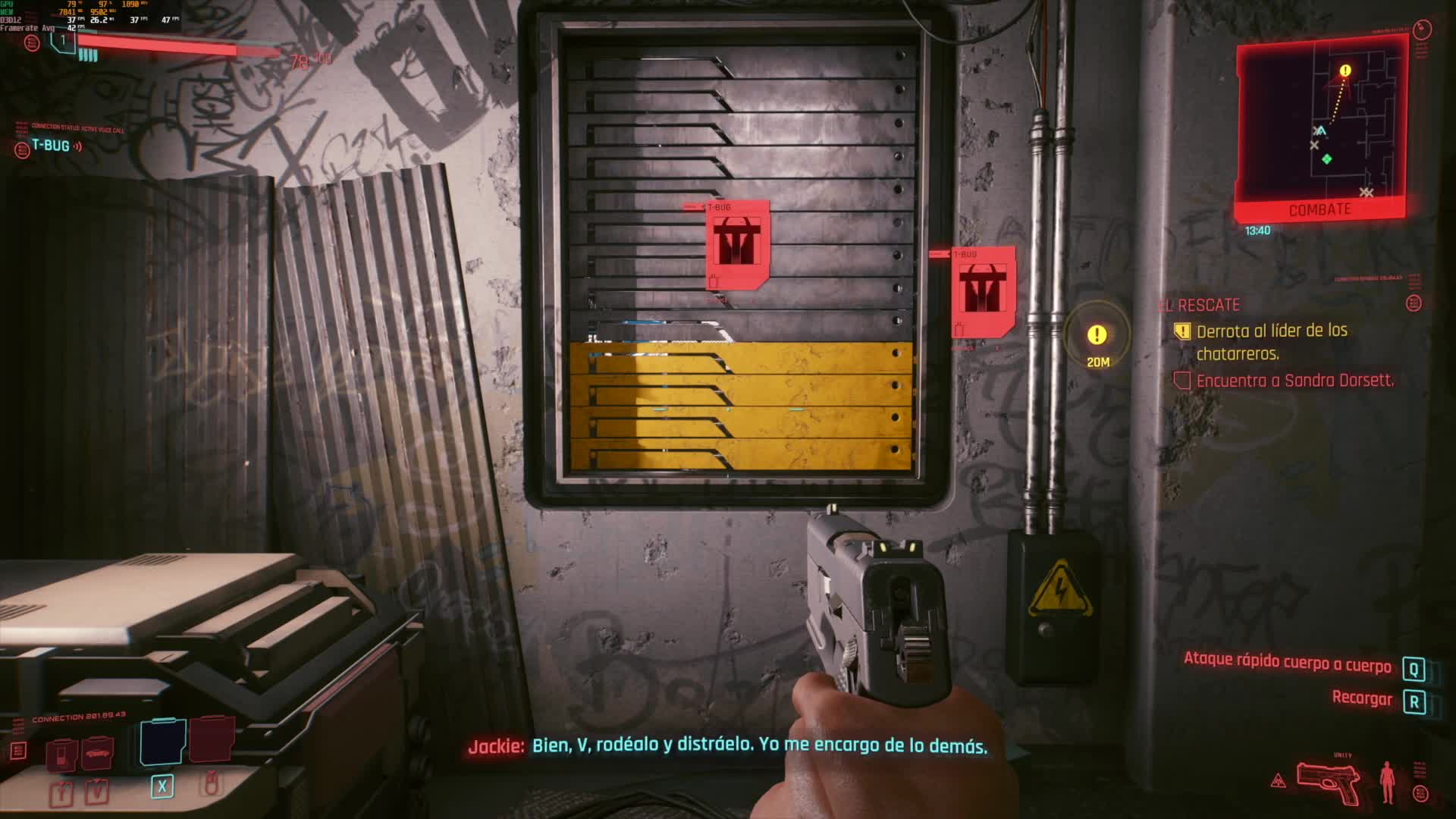Click the T-Bug active call indicator

pos(50,146)
